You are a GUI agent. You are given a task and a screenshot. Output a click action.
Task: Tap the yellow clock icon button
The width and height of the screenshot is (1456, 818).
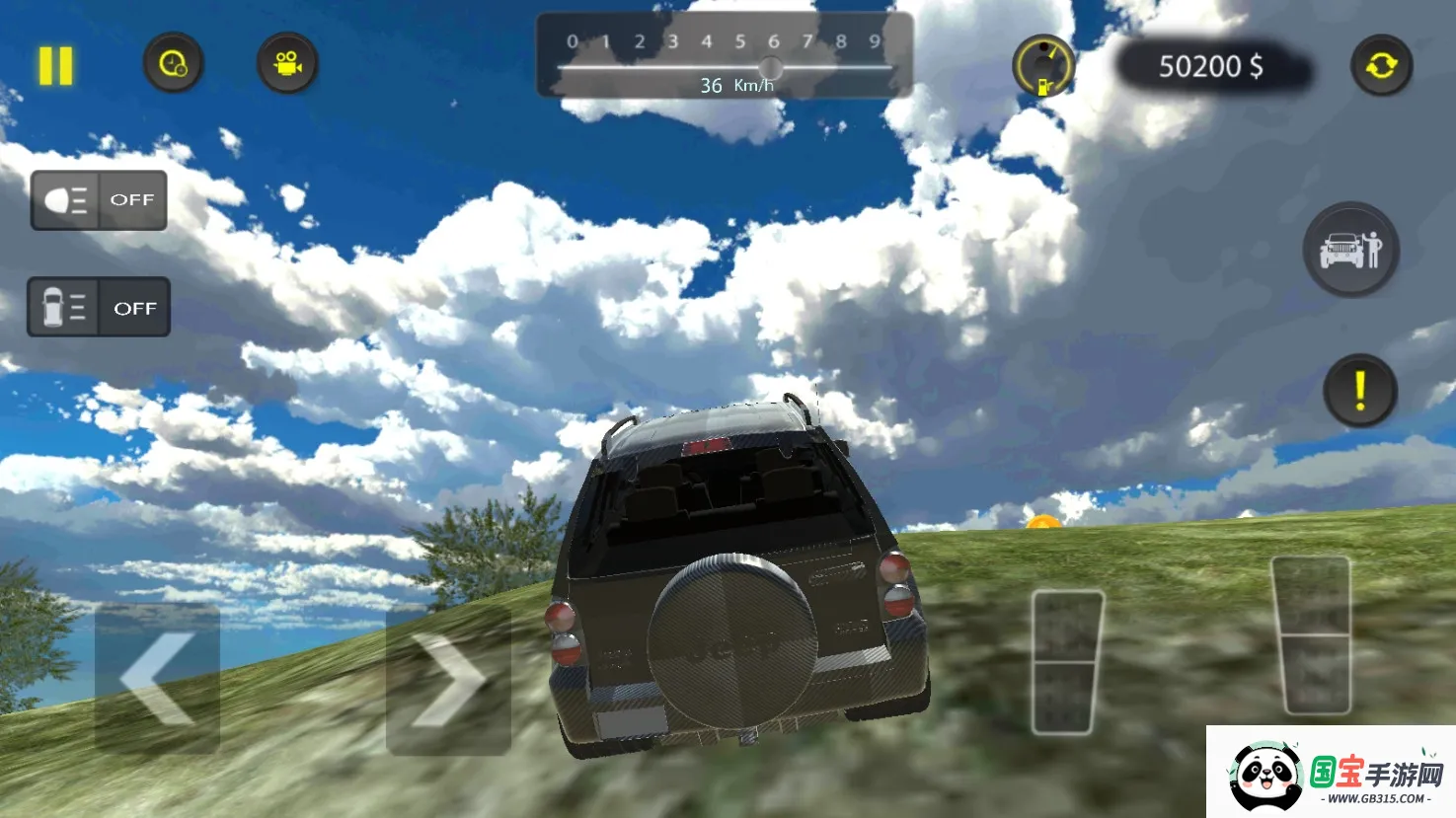tap(173, 64)
